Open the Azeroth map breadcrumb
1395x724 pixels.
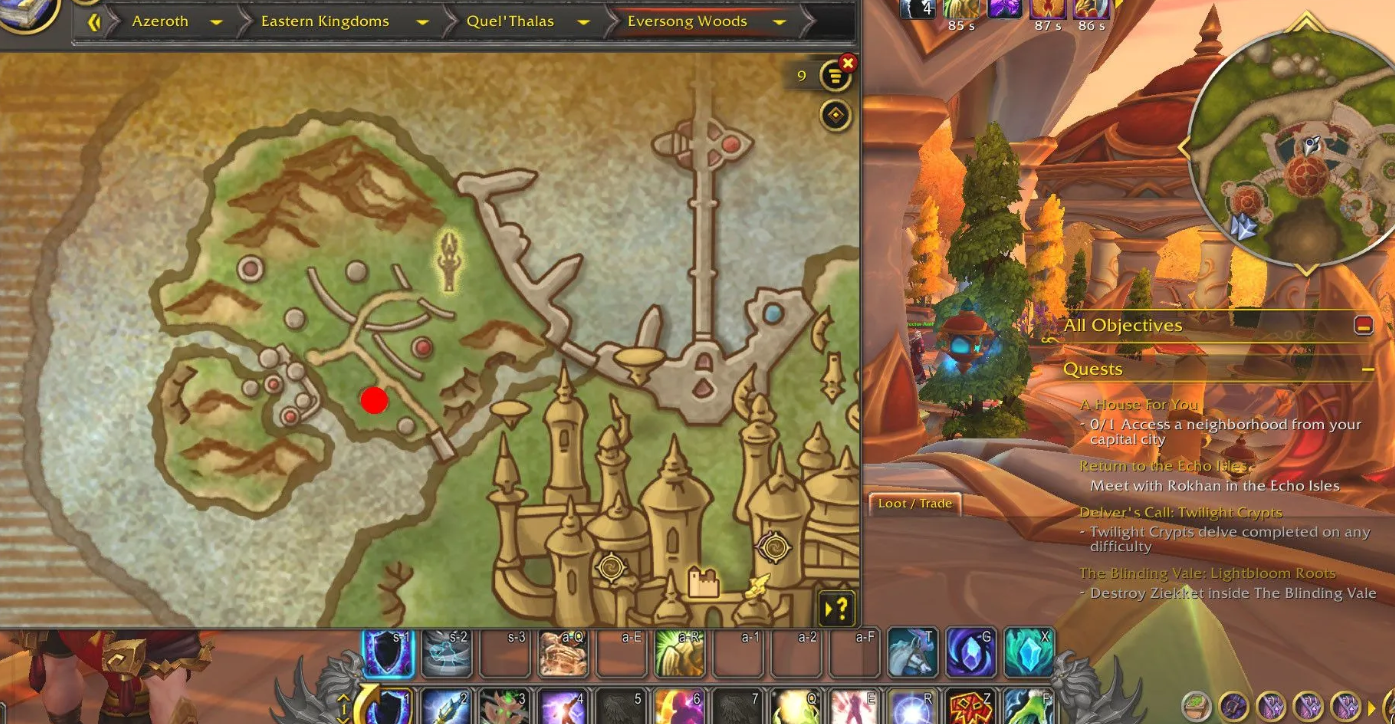coord(160,21)
